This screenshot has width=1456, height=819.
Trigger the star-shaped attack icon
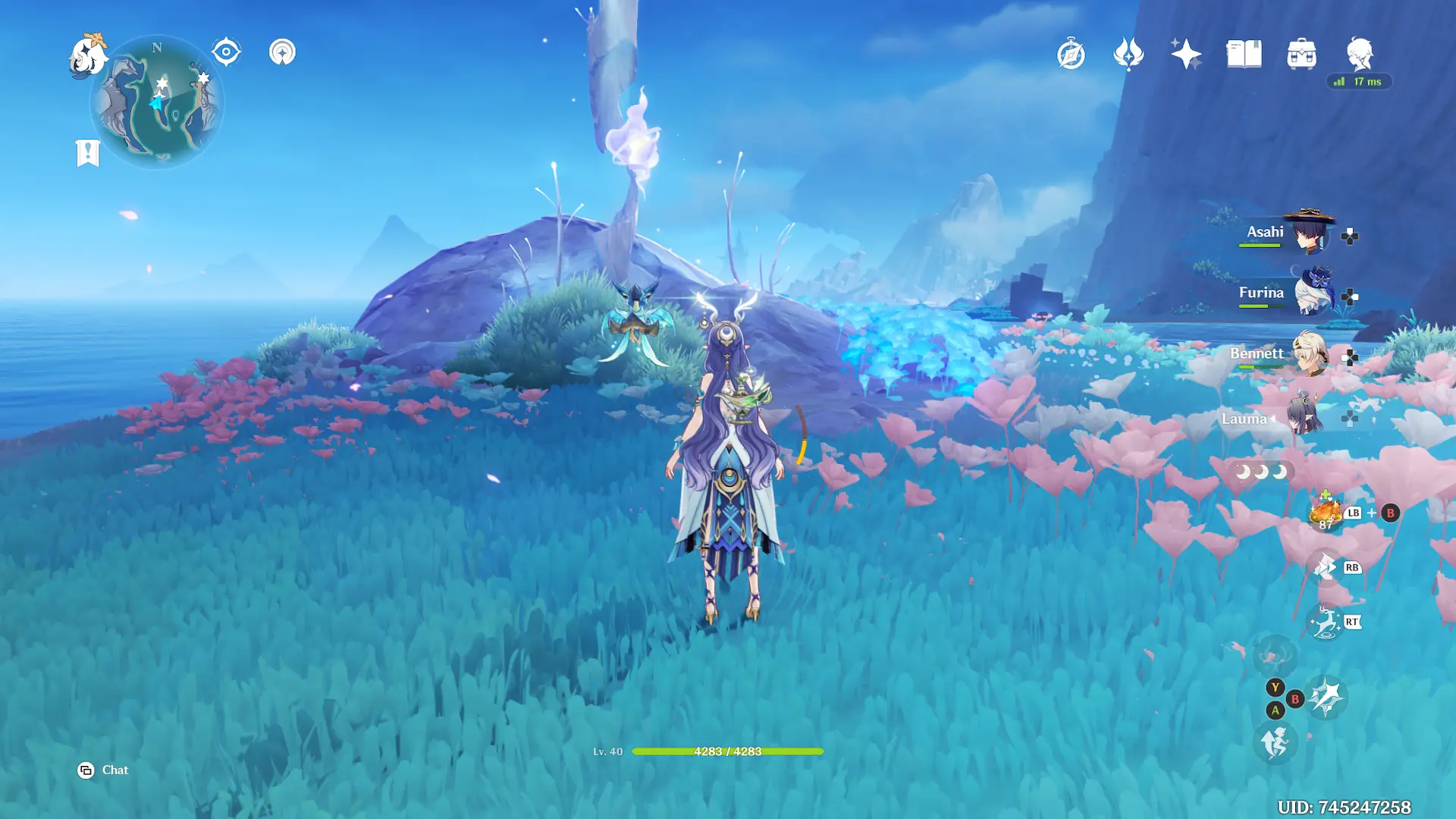click(1326, 698)
